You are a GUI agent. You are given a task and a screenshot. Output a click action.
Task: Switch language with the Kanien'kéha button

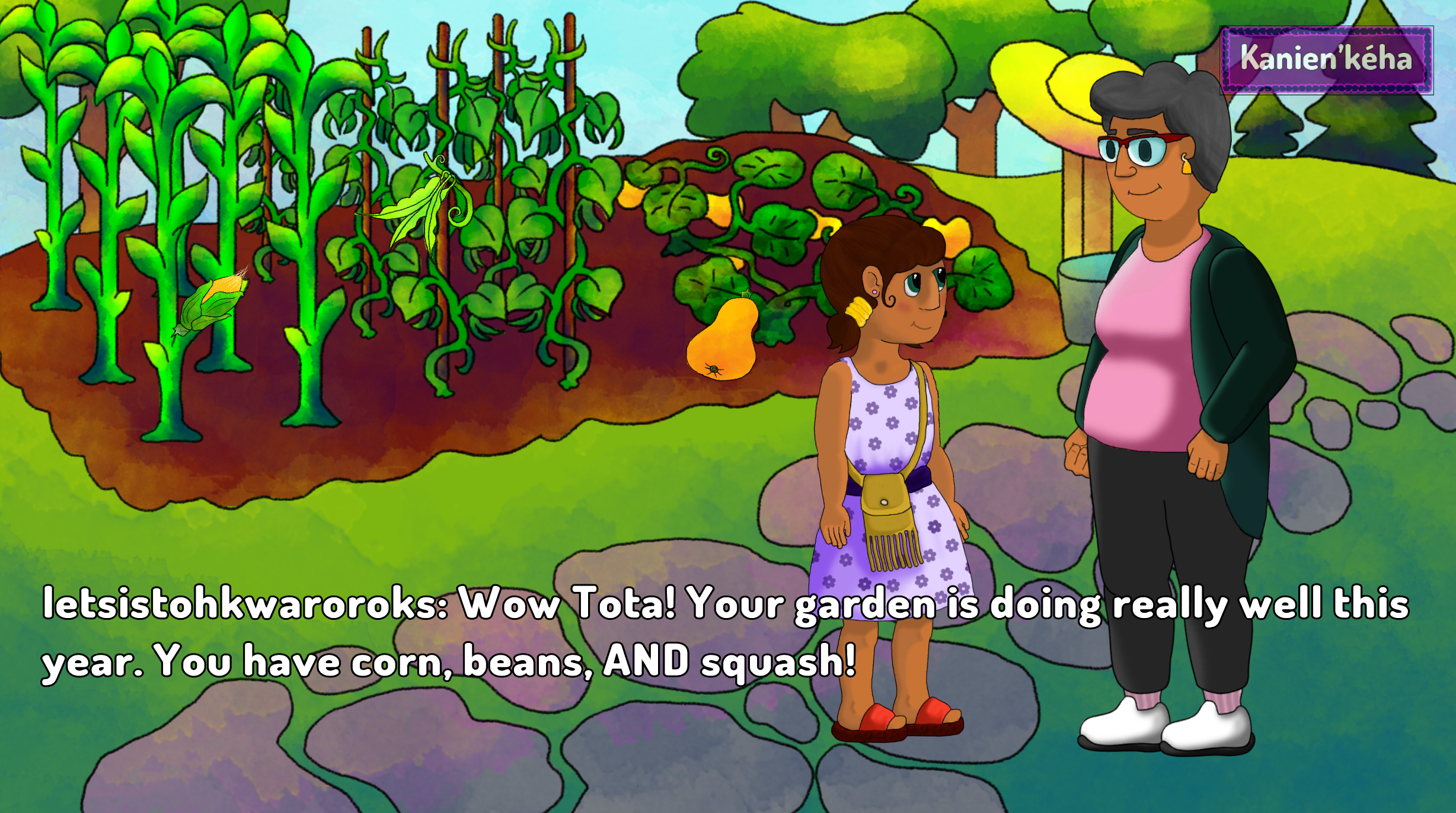(x=1326, y=60)
